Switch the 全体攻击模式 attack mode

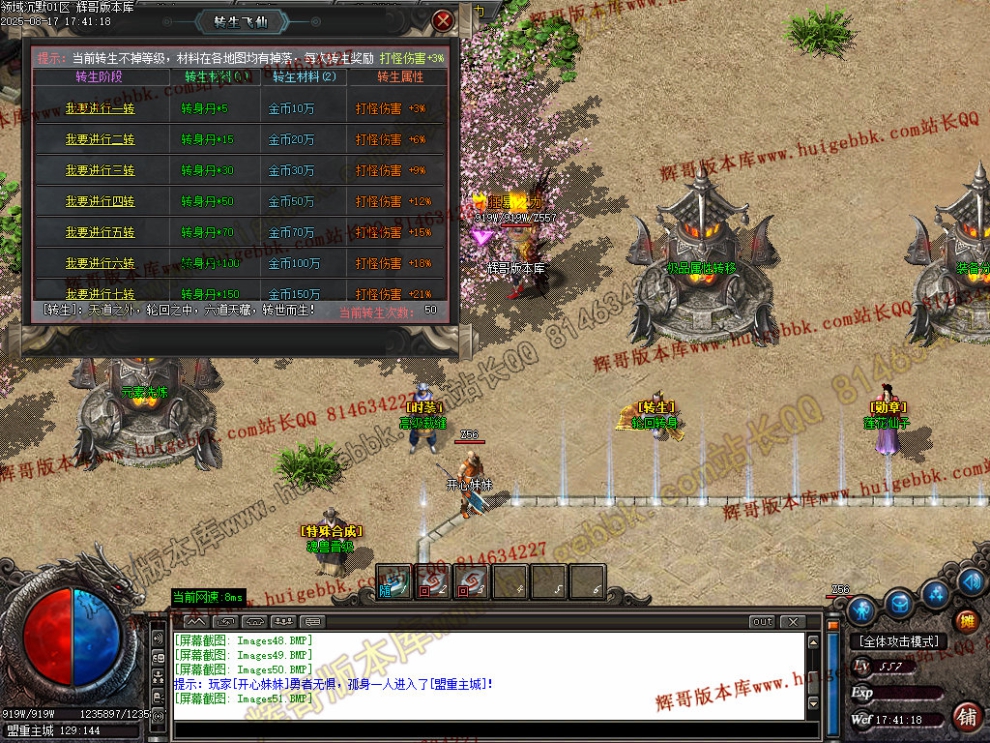pyautogui.click(x=899, y=641)
